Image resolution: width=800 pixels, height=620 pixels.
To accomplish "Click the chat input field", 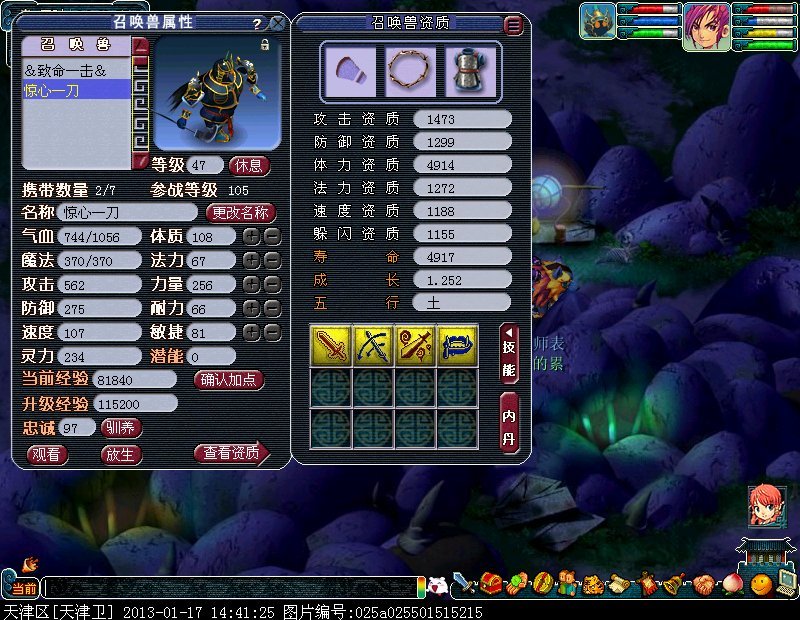I will 230,588.
